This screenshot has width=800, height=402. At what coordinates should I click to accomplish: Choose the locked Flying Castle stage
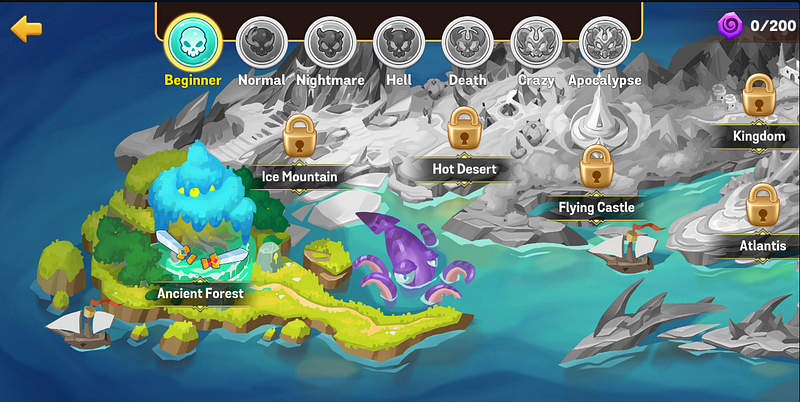coord(596,166)
